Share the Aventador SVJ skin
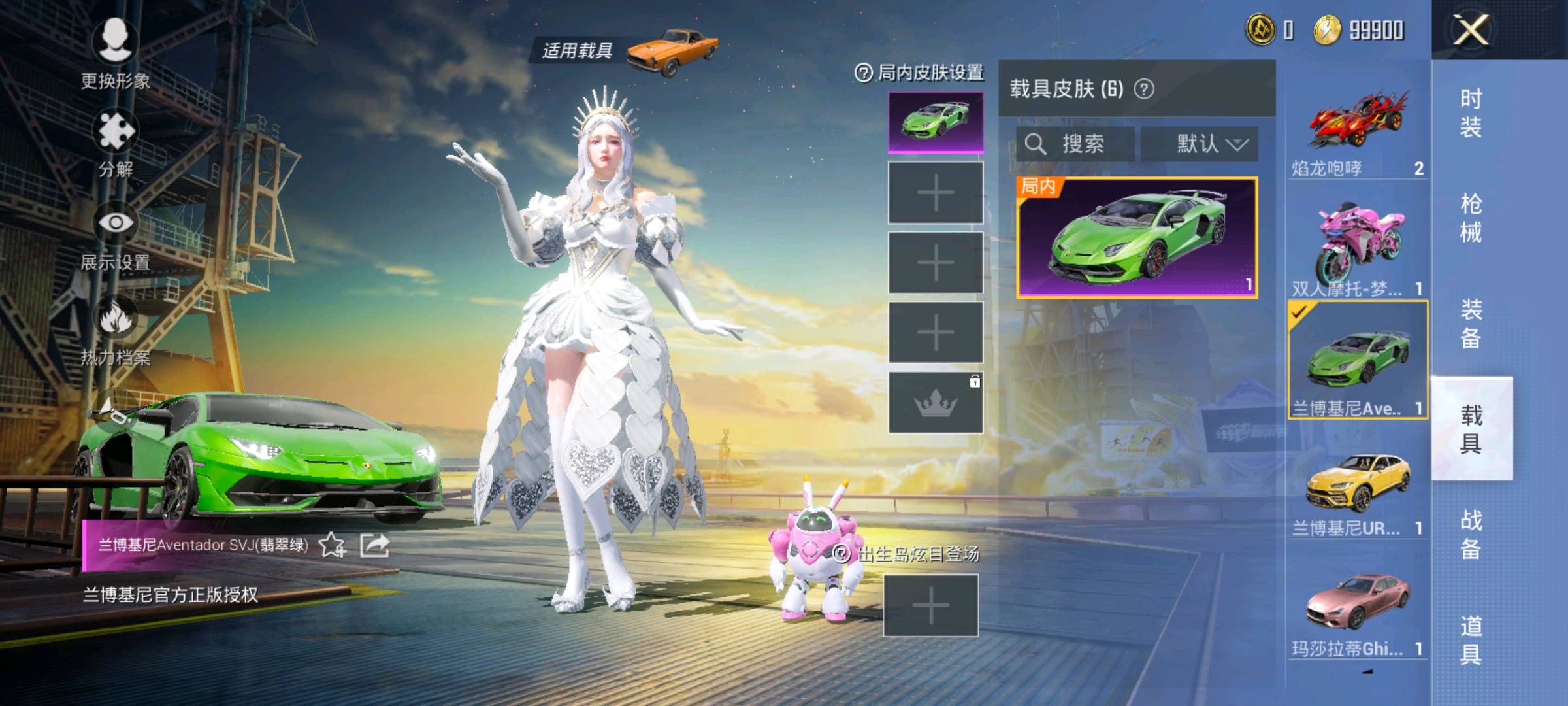Screen dimensions: 1568x706 pos(375,545)
